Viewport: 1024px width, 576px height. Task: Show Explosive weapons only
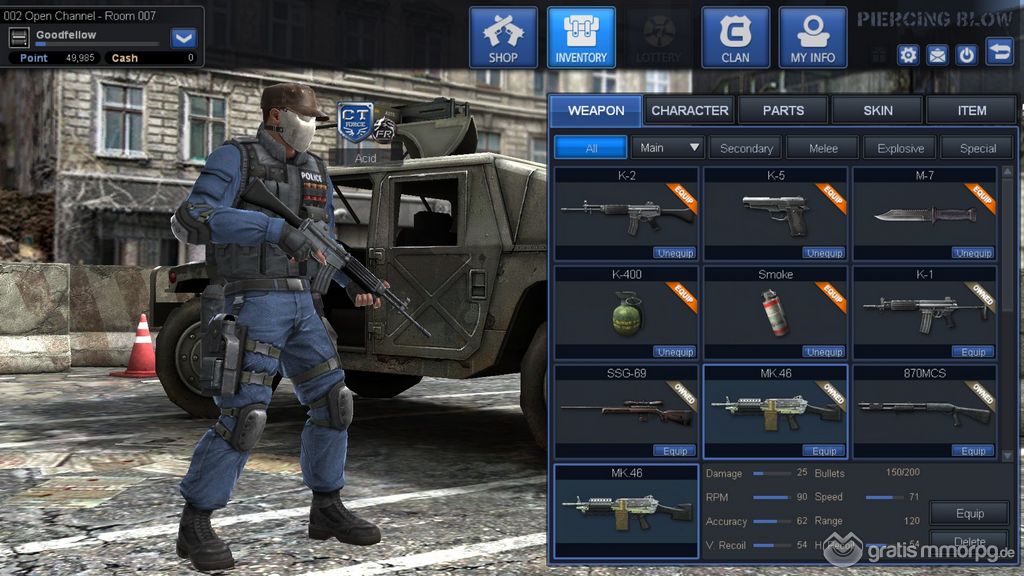[x=901, y=148]
